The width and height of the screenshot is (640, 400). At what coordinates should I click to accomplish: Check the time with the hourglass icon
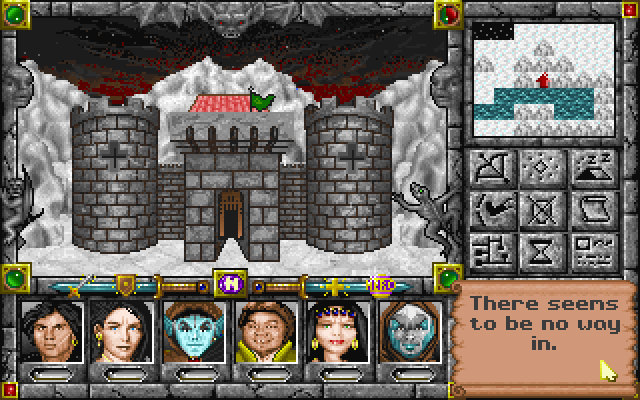[x=543, y=248]
